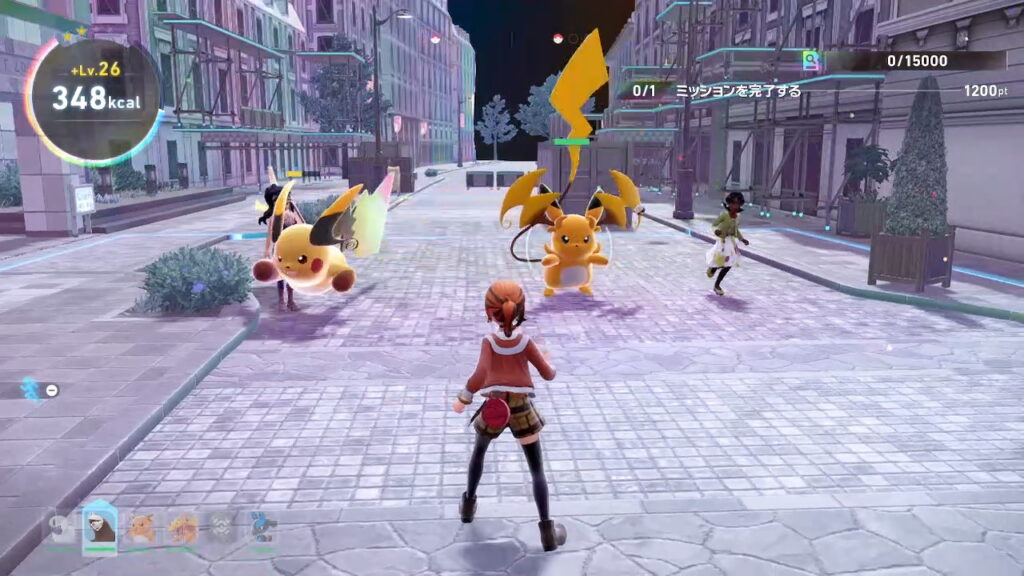The width and height of the screenshot is (1024, 576).
Task: Select the blue Lucario party slot
Action: (x=262, y=527)
